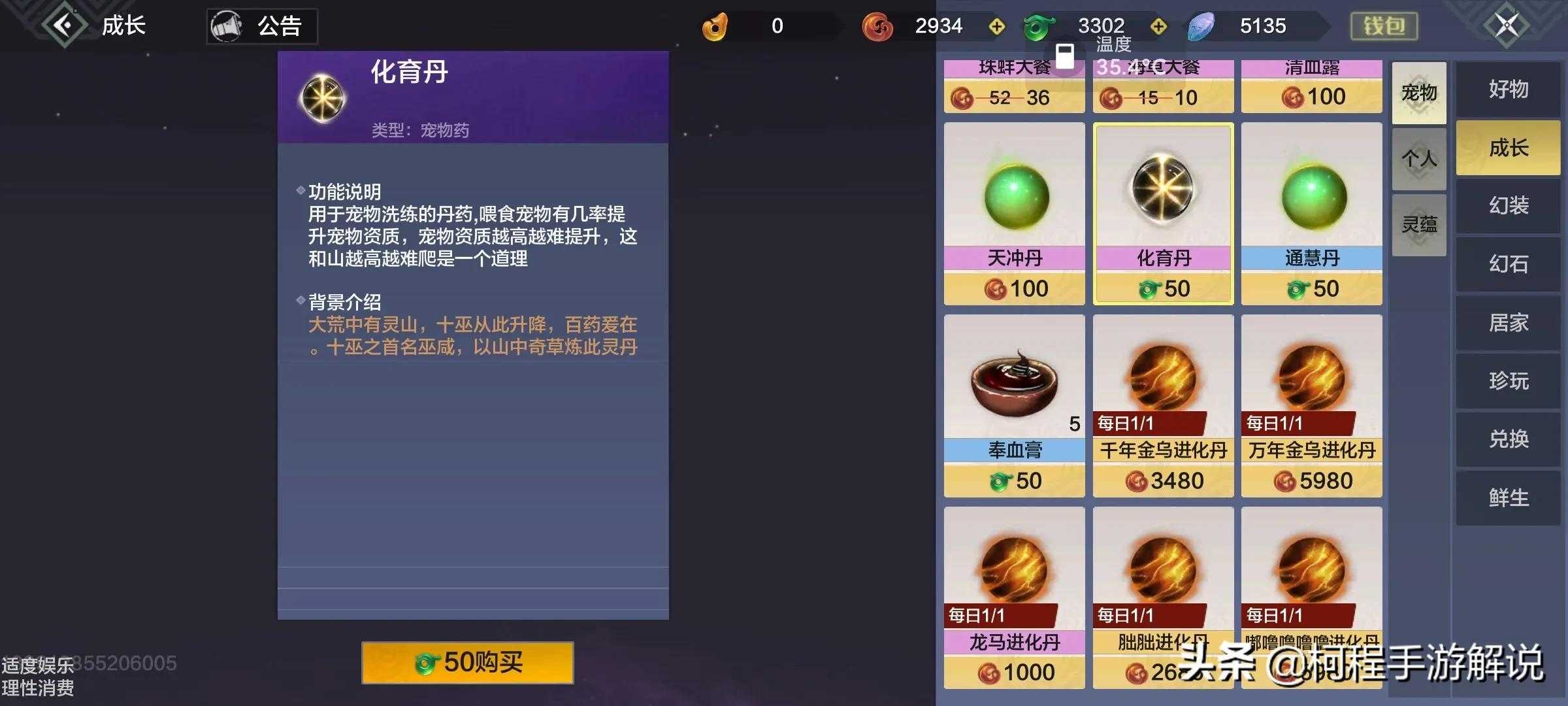Select the 天冲丹 item tile
Image resolution: width=1568 pixels, height=706 pixels.
(x=1014, y=213)
